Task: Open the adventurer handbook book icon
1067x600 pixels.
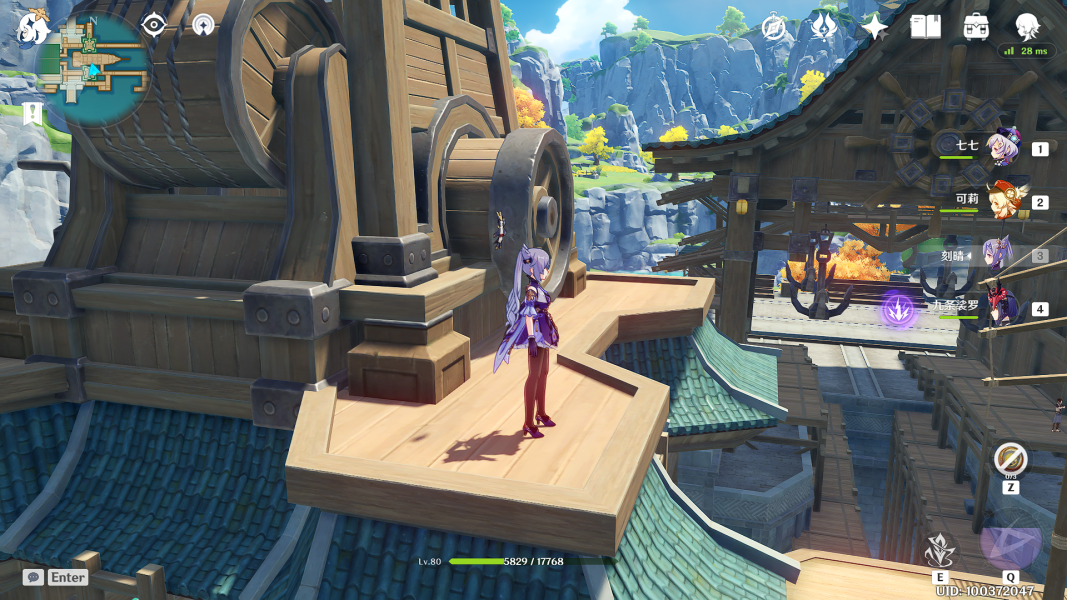Action: tap(925, 27)
